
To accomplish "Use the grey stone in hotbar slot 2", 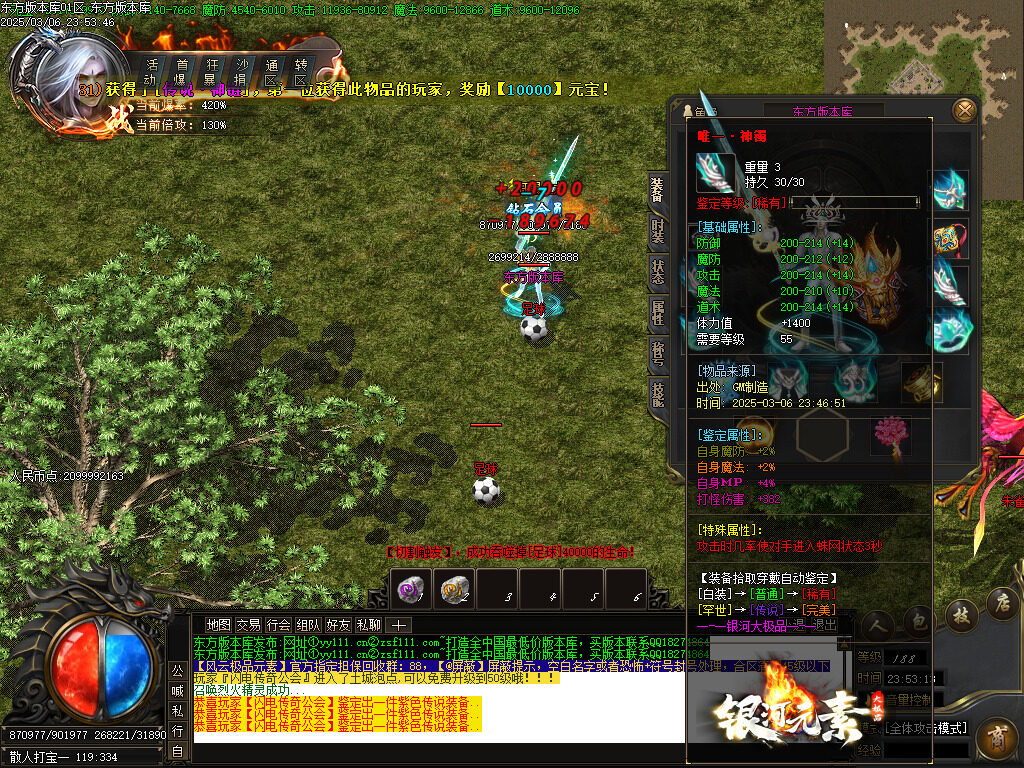I will (x=455, y=589).
